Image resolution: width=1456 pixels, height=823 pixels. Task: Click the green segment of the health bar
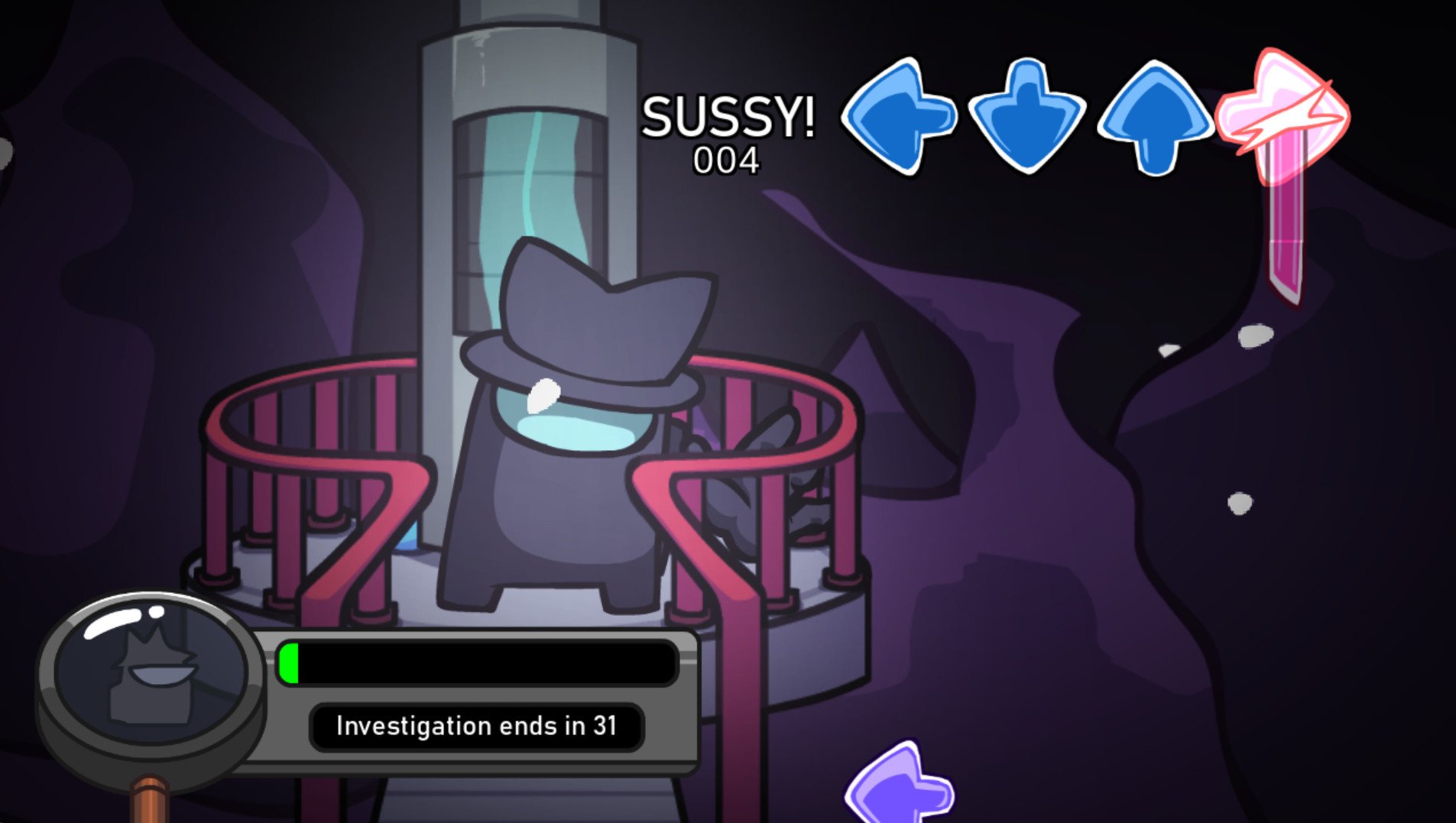pos(290,663)
